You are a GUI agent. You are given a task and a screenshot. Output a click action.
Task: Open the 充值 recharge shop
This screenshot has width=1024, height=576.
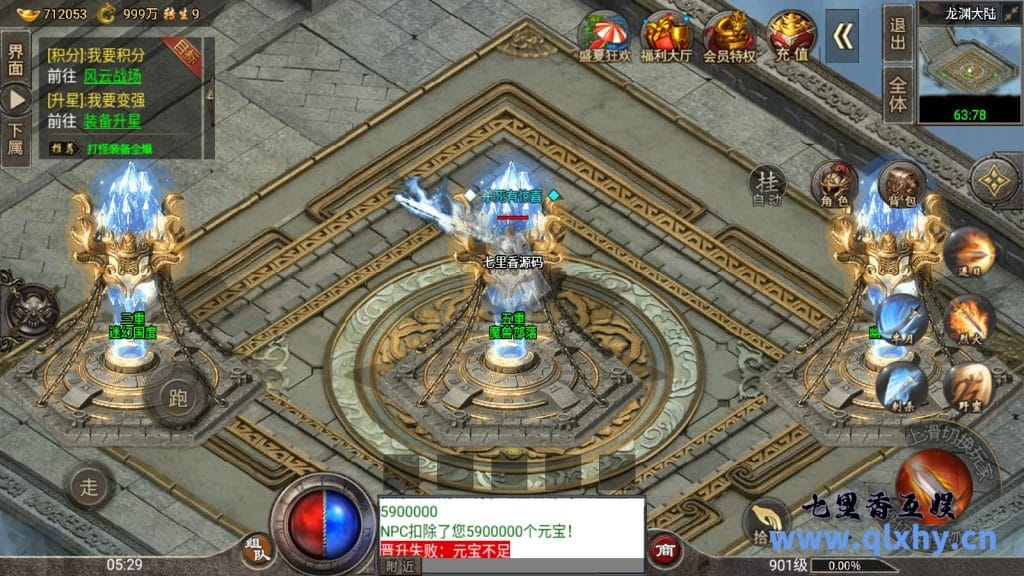[x=791, y=36]
